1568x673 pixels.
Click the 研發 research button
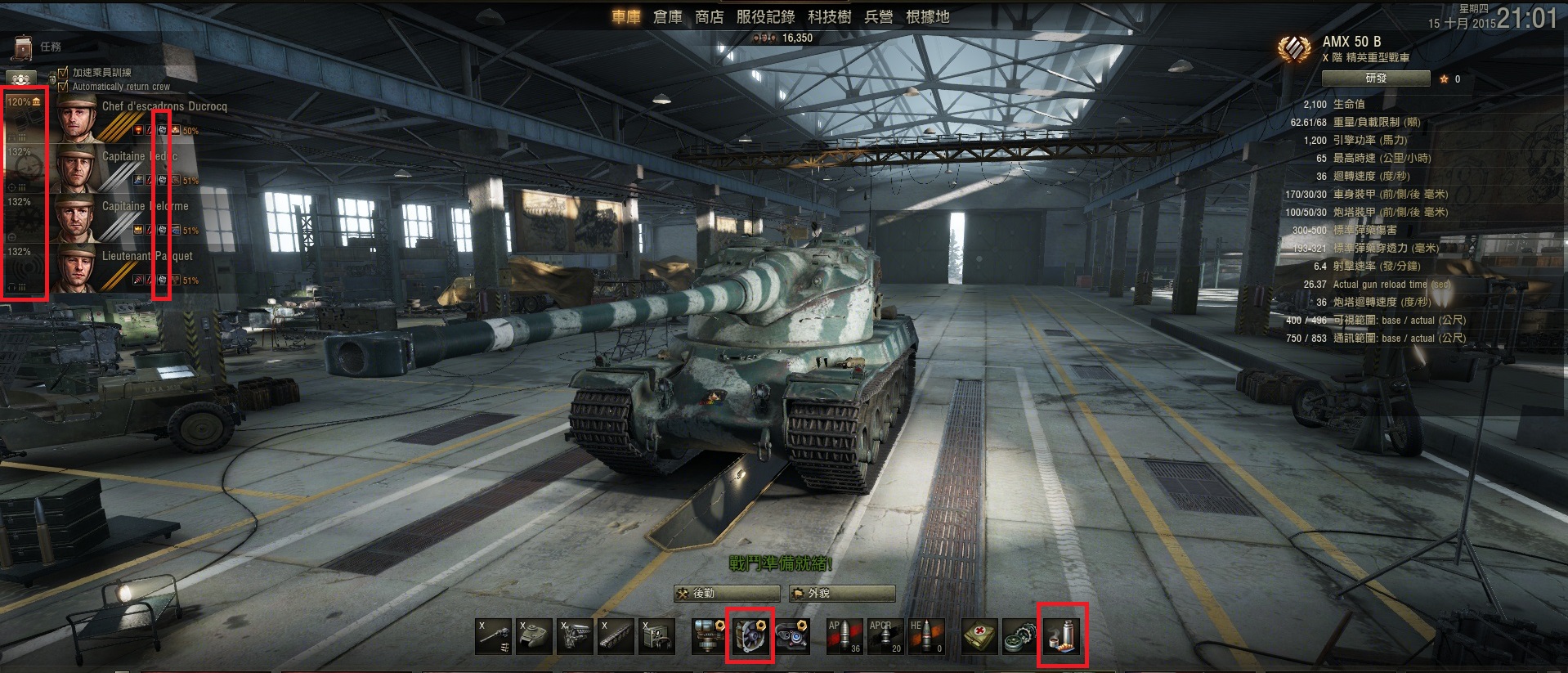pos(1375,79)
